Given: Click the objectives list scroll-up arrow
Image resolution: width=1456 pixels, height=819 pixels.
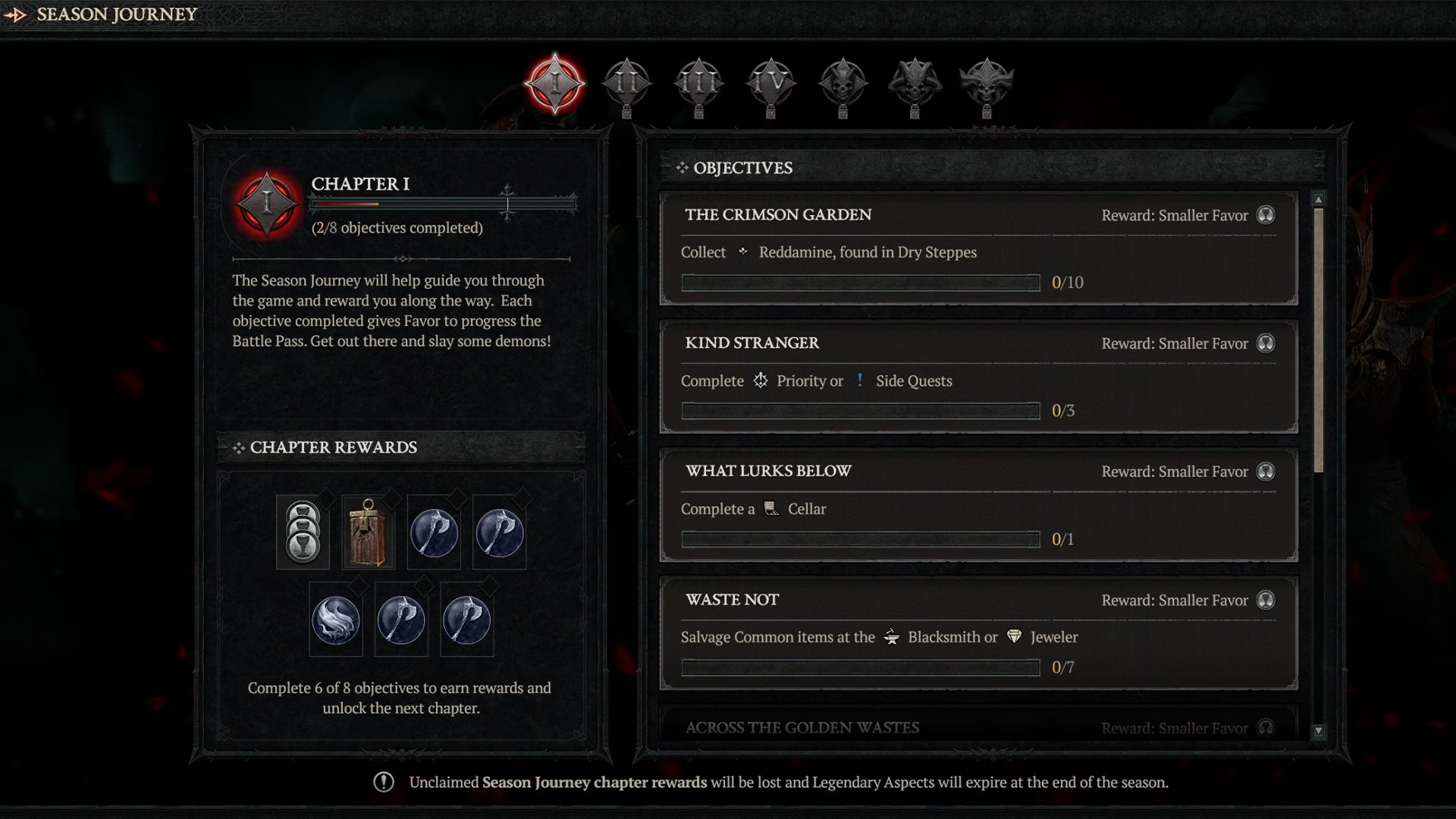Looking at the screenshot, I should tap(1319, 199).
